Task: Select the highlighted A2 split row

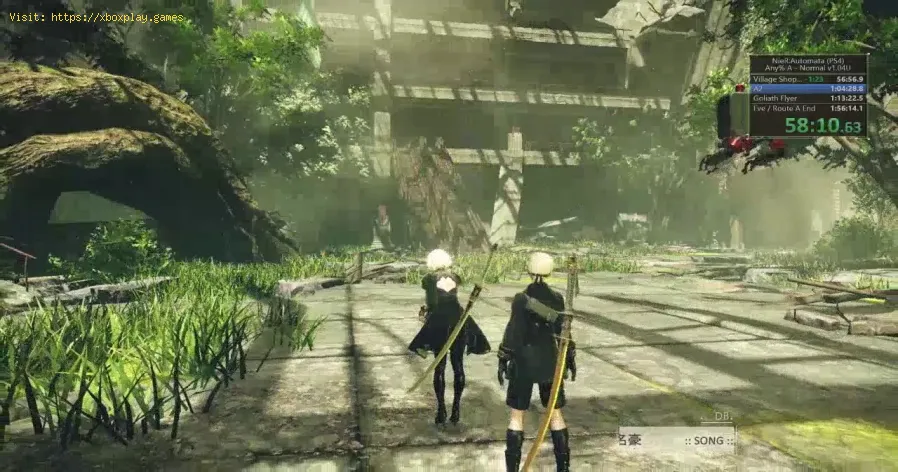Action: point(808,88)
